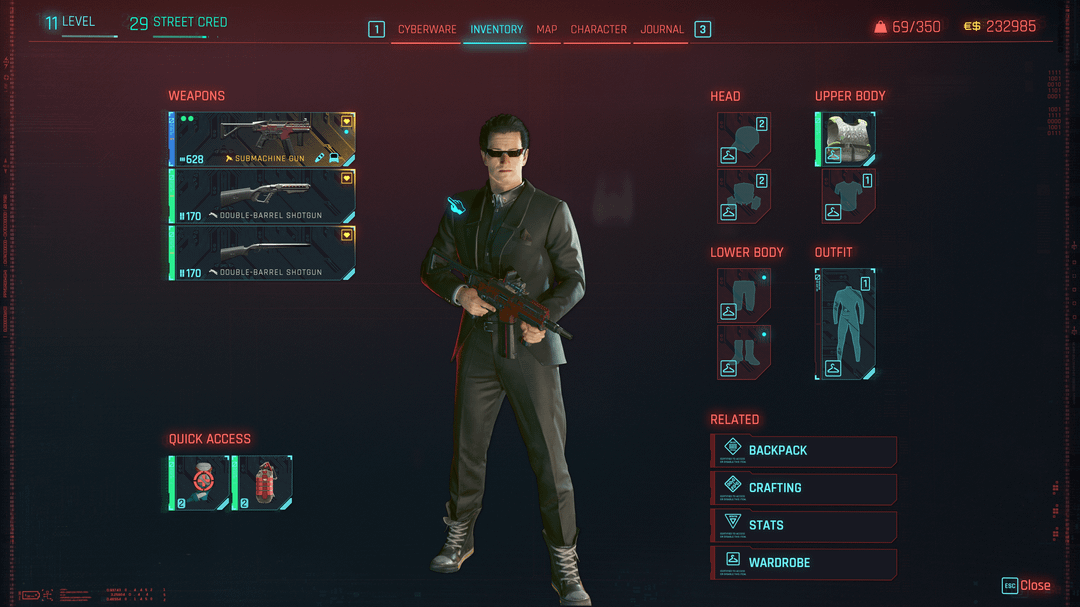Open the Journal tab
Screen dimensions: 1080x607
(x=662, y=30)
